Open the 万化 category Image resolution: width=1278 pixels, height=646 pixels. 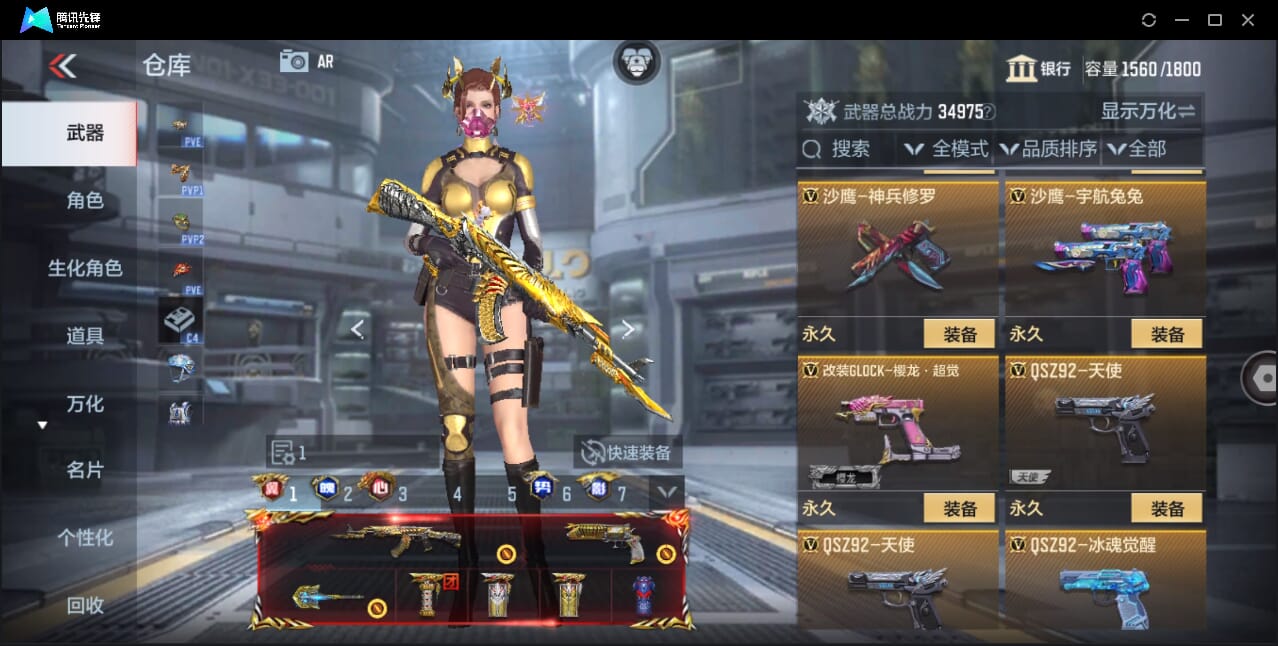tap(85, 404)
